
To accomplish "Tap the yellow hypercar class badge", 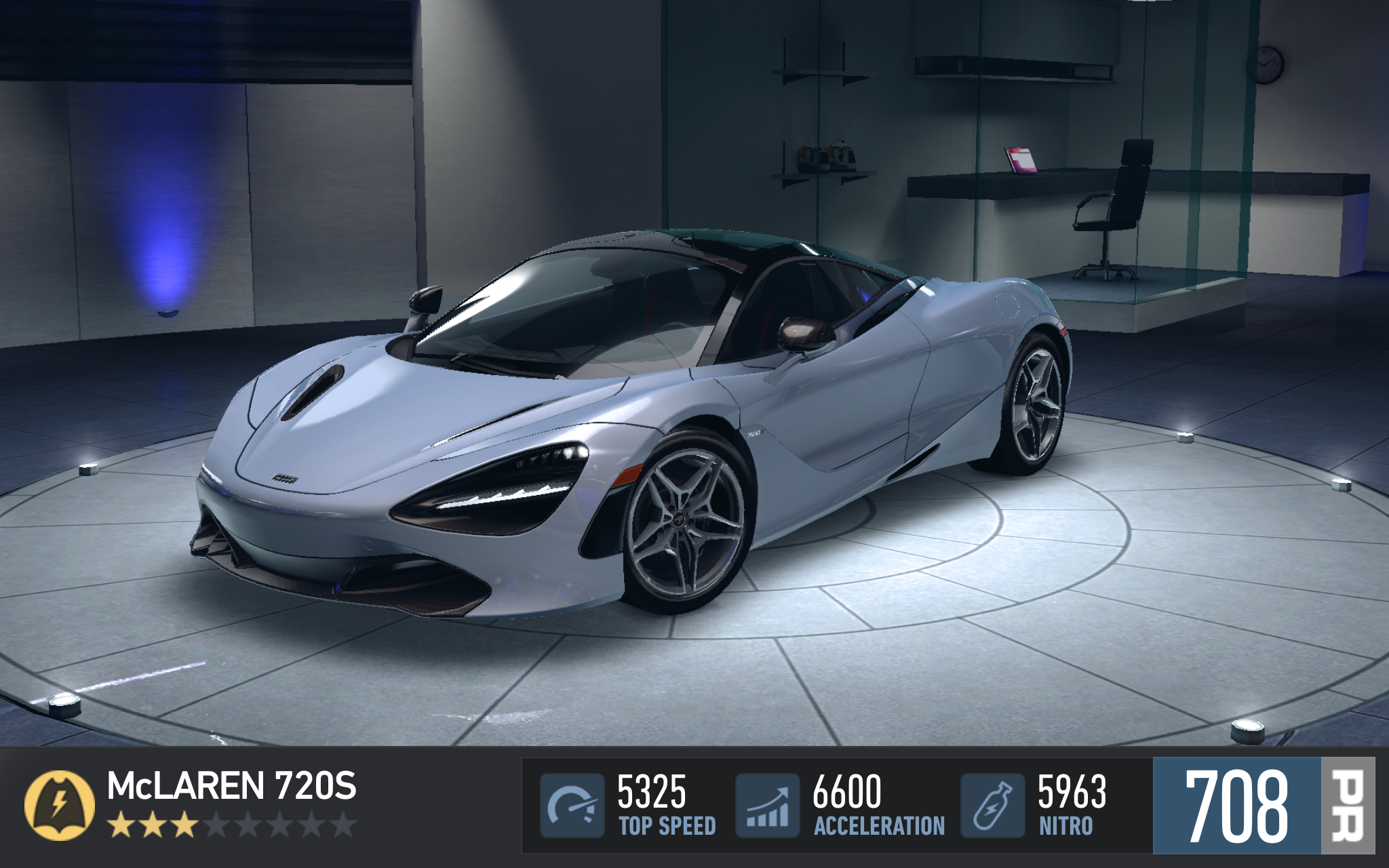I will (59, 806).
